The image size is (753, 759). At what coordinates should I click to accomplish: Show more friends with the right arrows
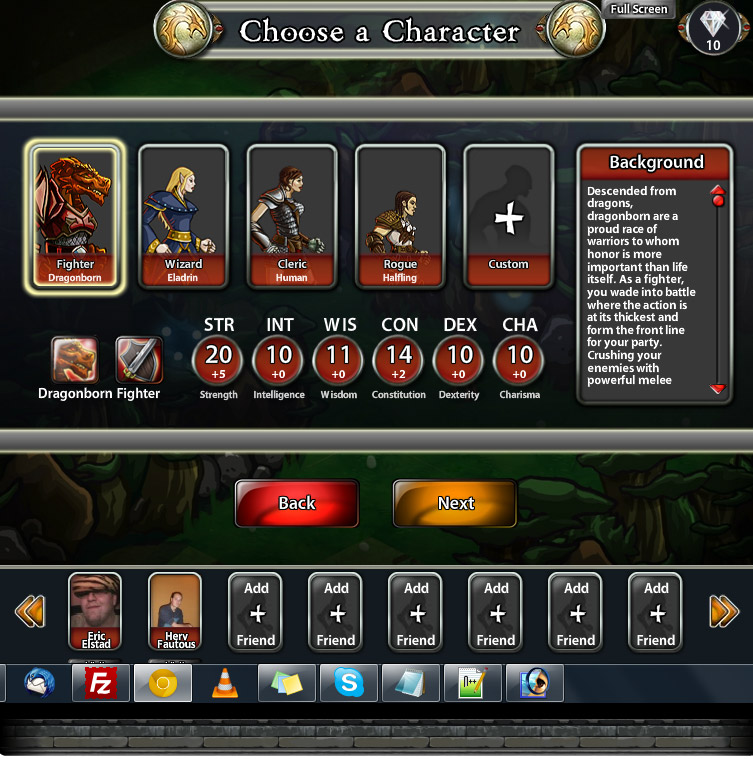(723, 610)
